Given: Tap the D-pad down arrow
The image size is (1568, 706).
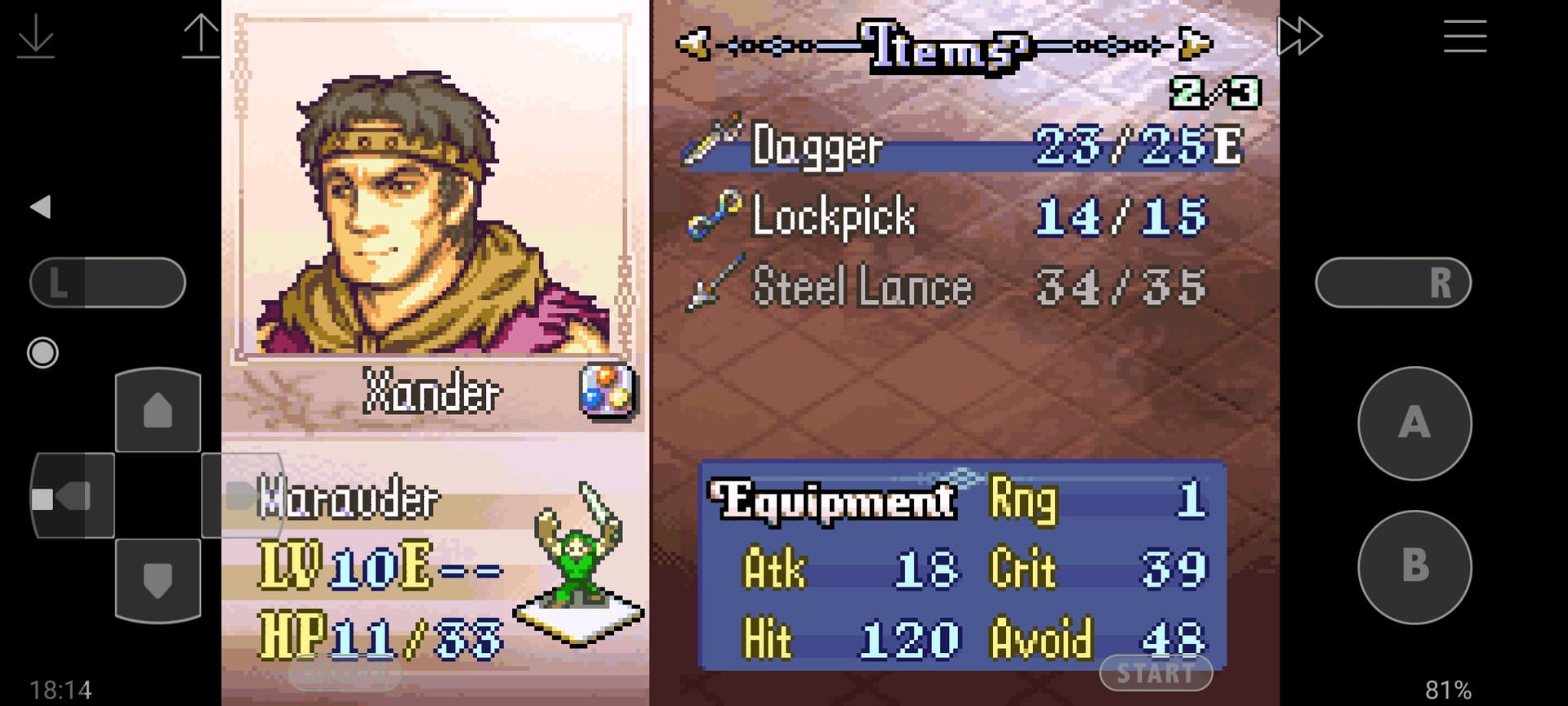Looking at the screenshot, I should (158, 580).
